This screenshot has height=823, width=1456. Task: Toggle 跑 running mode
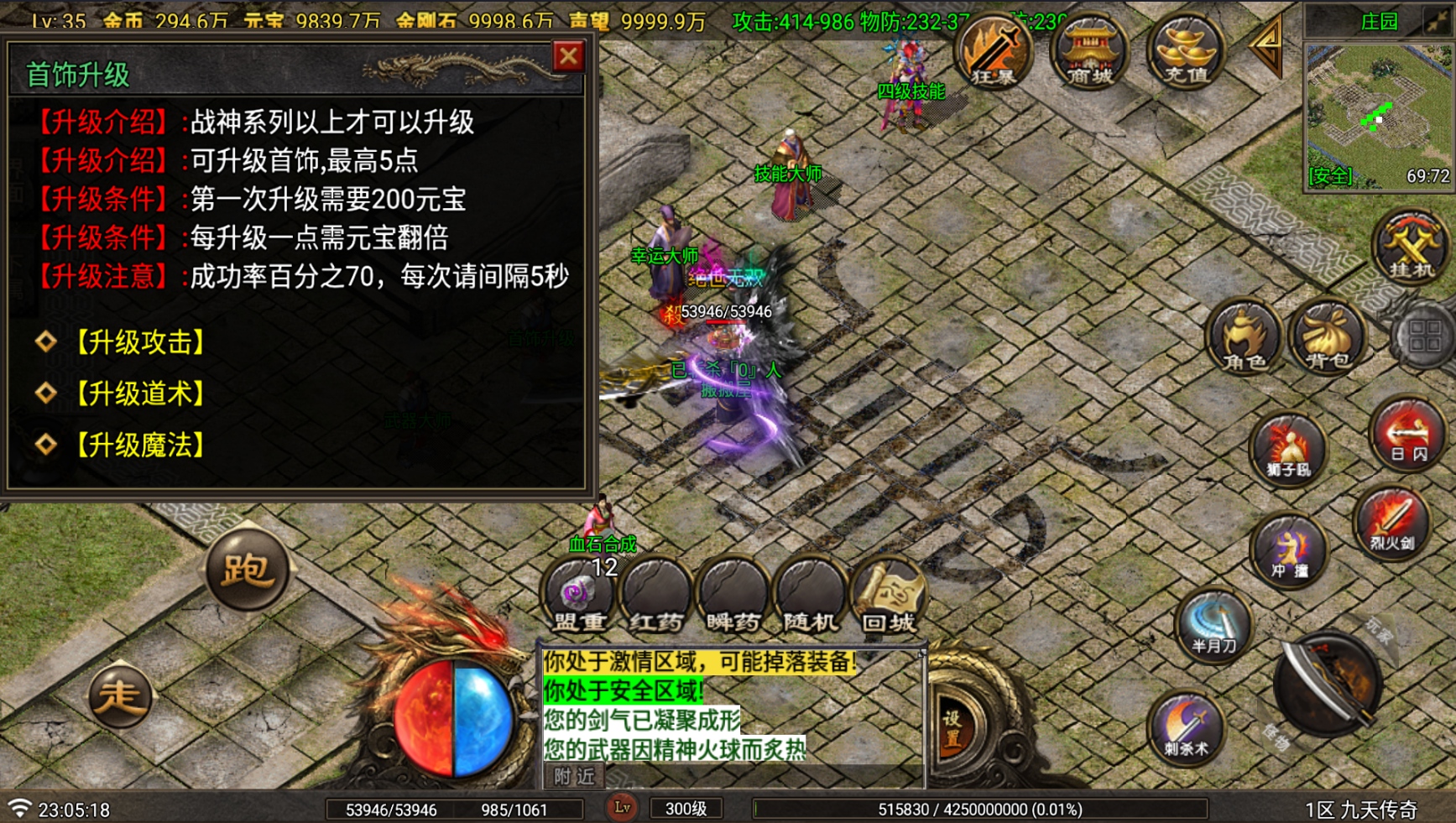pos(248,570)
